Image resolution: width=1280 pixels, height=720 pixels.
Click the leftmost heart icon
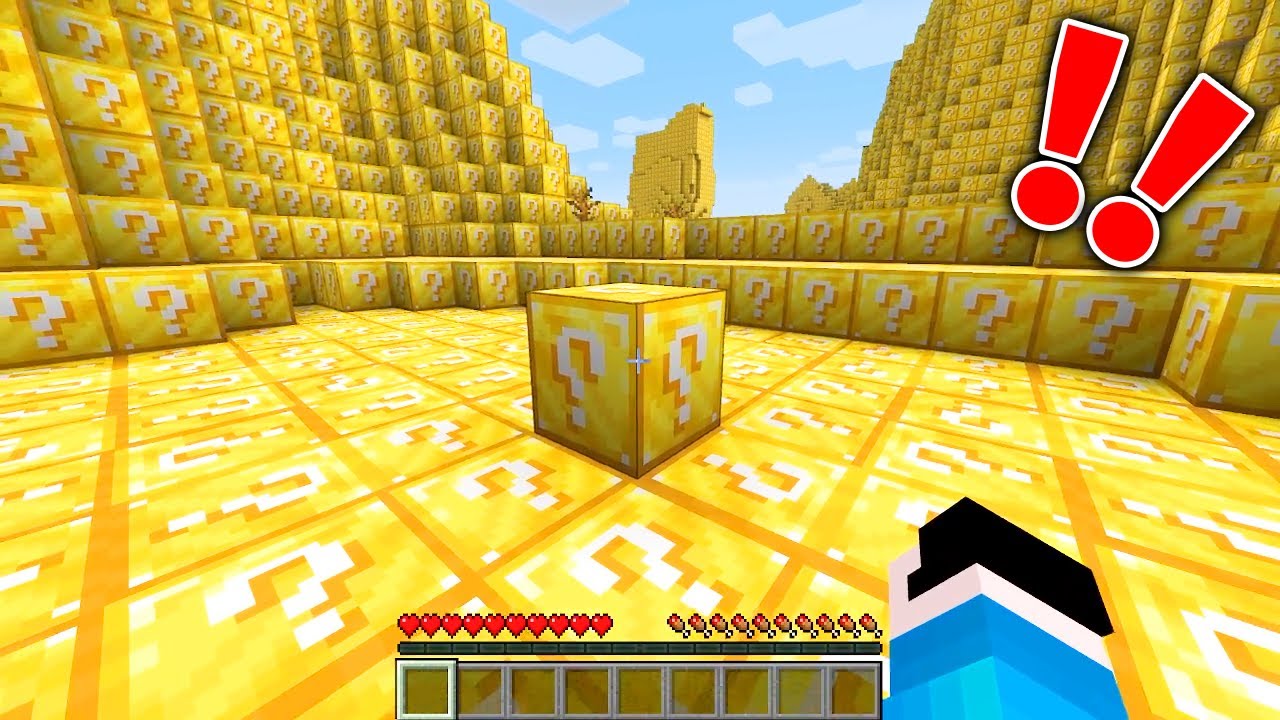click(410, 625)
